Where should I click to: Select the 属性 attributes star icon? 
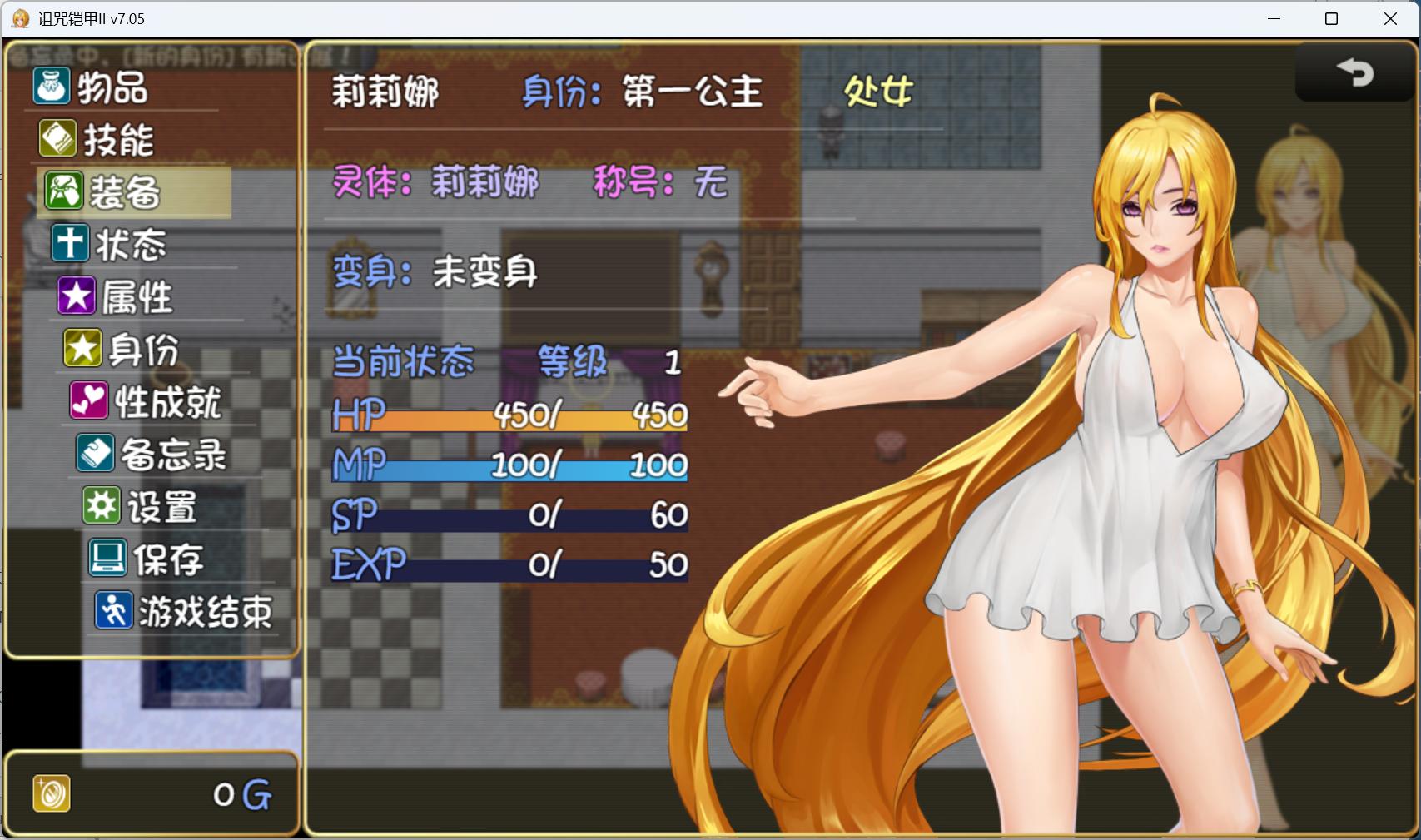76,296
